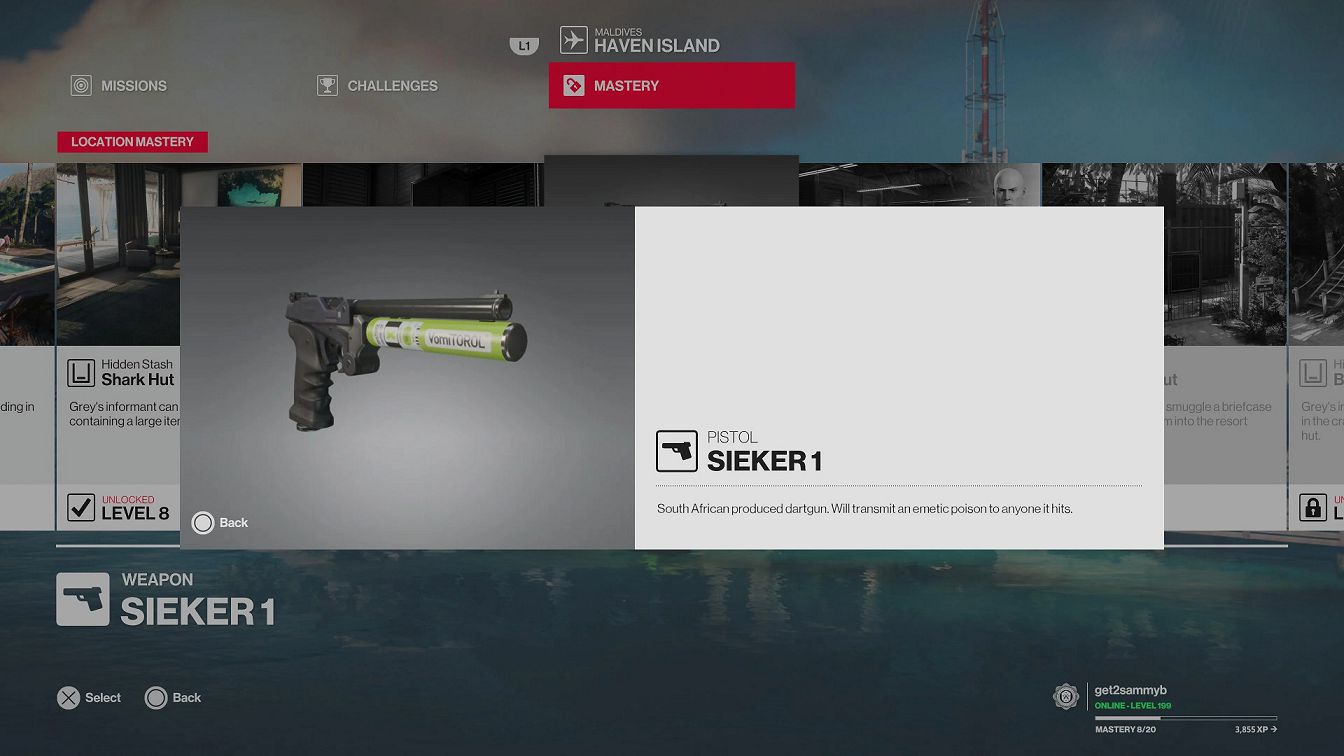Click the weapon pistol icon near Sieker 1 footer

point(84,599)
